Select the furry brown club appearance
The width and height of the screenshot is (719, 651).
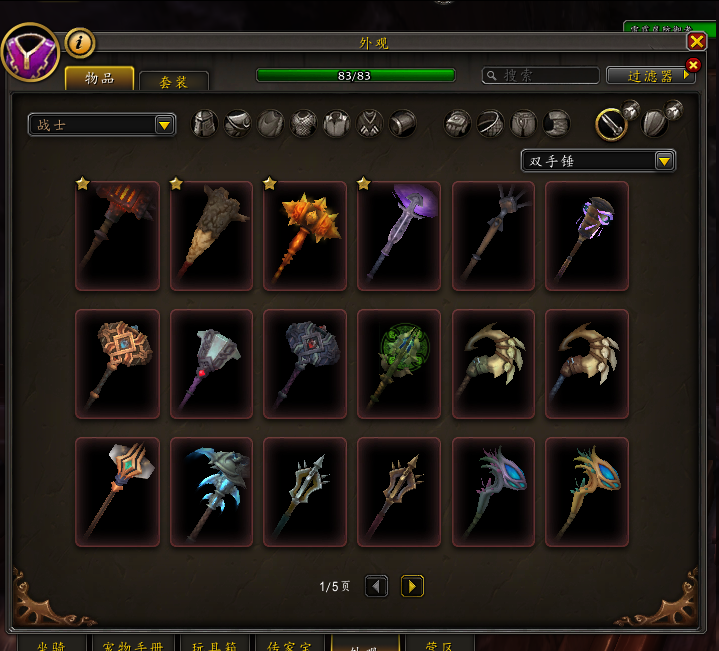[x=211, y=236]
